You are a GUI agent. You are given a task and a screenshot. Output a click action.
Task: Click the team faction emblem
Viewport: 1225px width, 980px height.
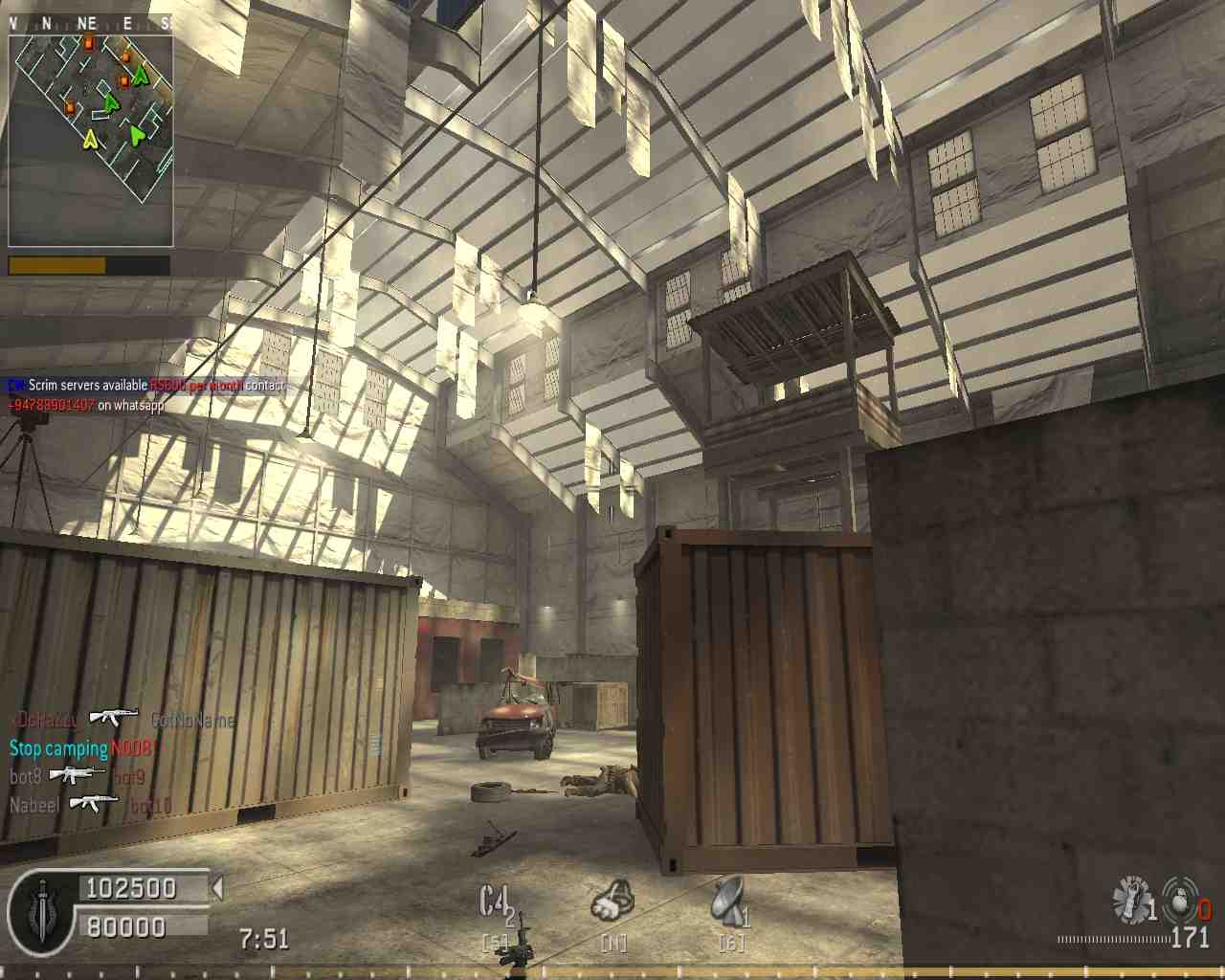click(x=43, y=913)
